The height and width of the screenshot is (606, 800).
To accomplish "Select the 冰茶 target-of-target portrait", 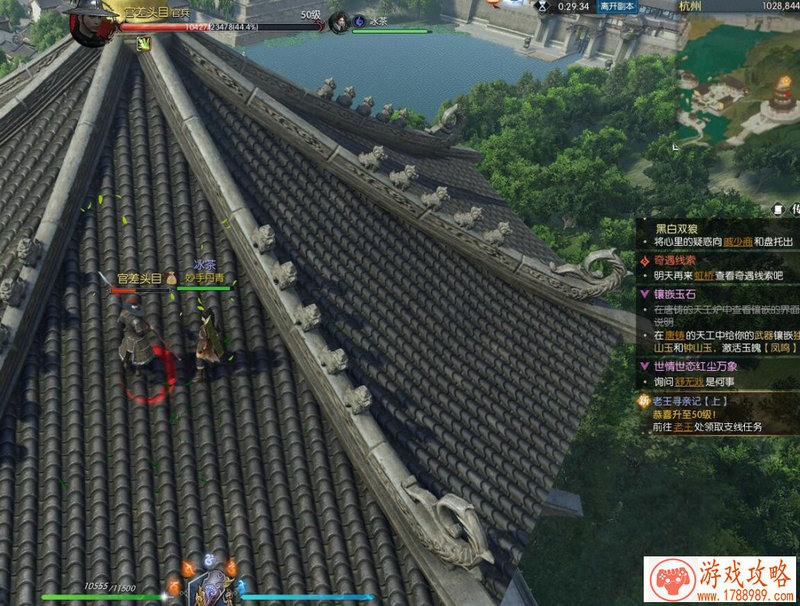I will point(339,21).
